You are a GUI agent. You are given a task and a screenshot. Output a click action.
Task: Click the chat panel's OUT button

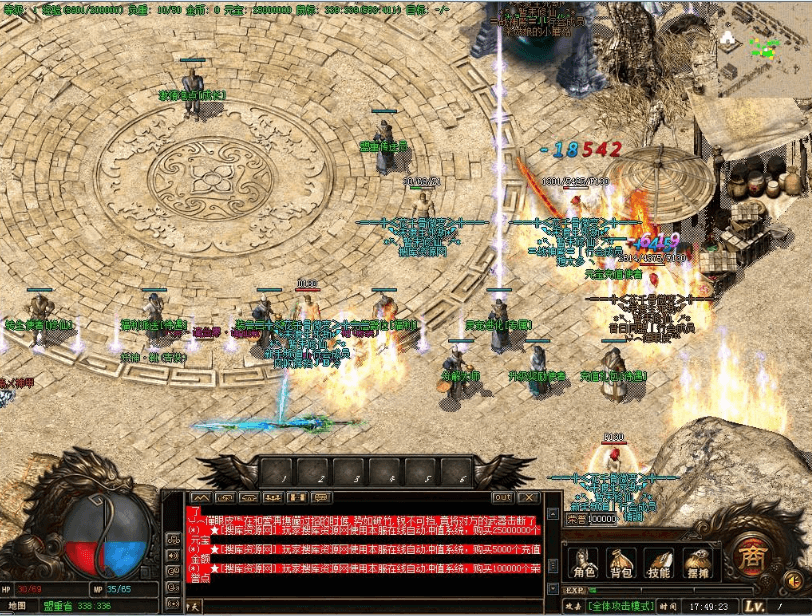[502, 497]
